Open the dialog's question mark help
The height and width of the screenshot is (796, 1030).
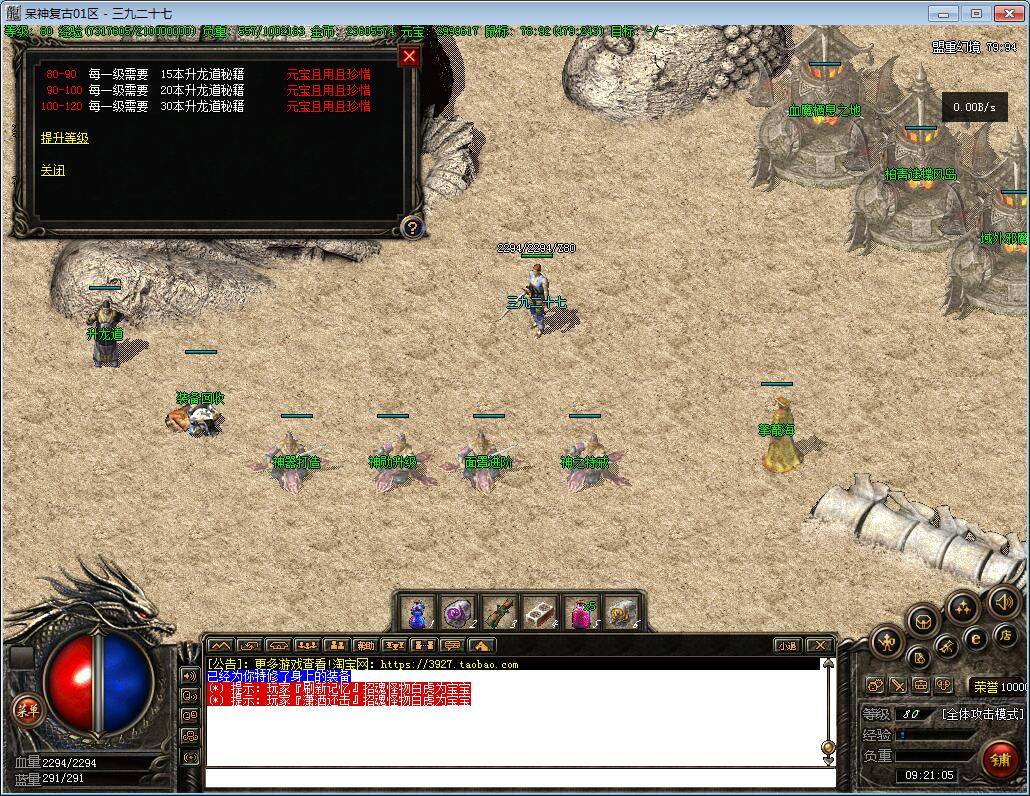[x=410, y=227]
